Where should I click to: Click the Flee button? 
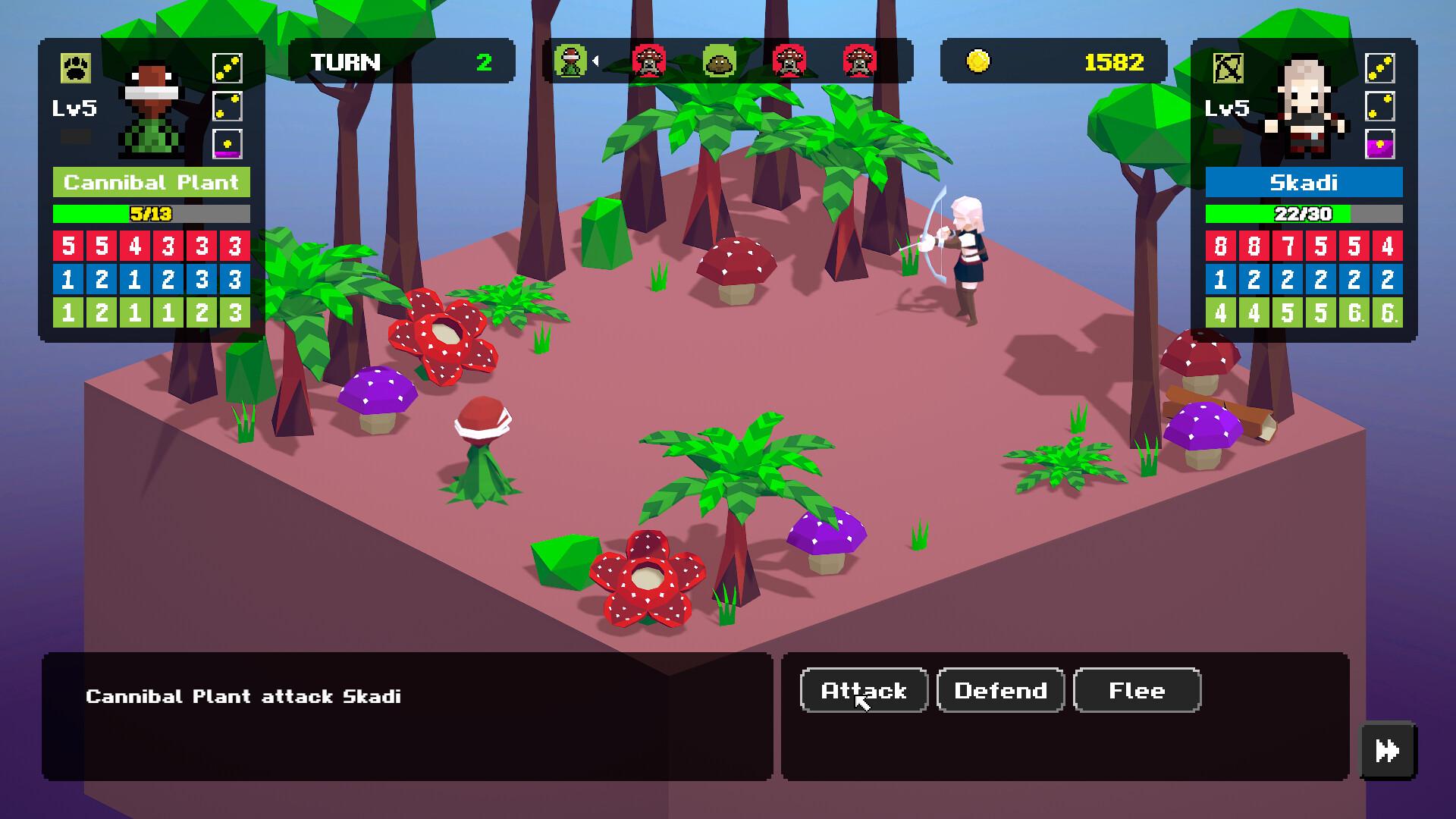(x=1137, y=690)
